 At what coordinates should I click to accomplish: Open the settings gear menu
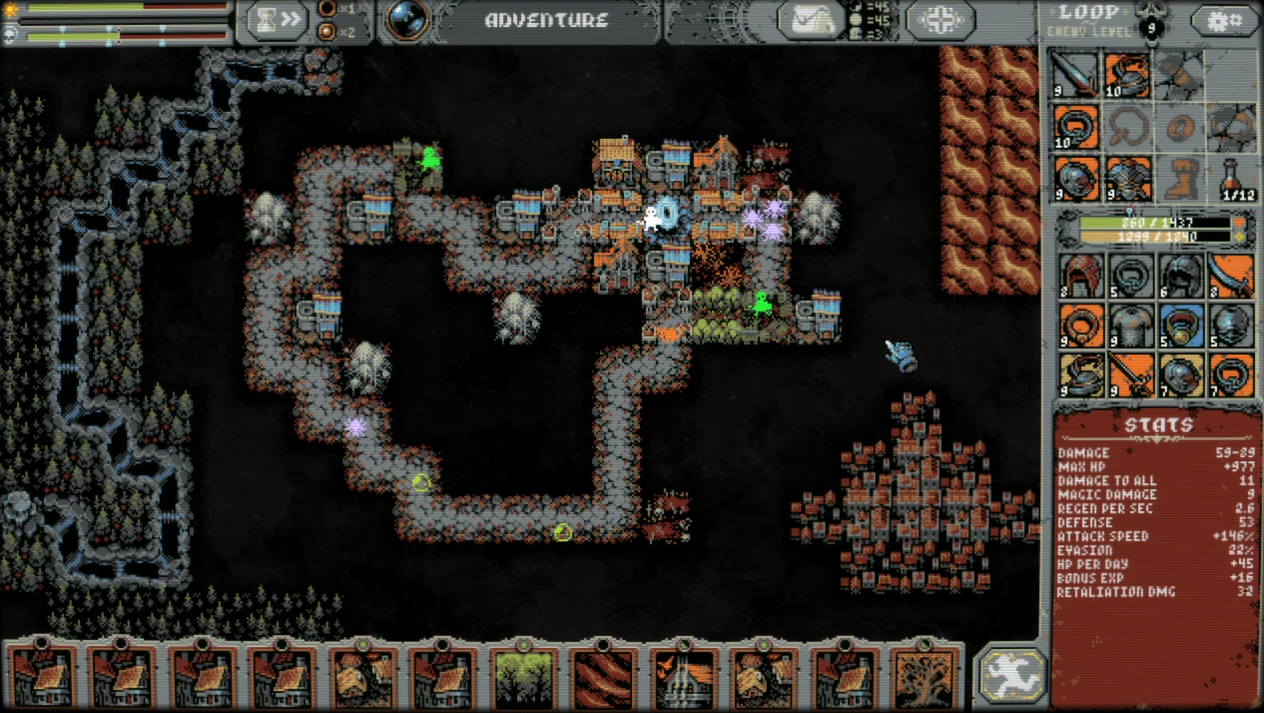[1224, 21]
